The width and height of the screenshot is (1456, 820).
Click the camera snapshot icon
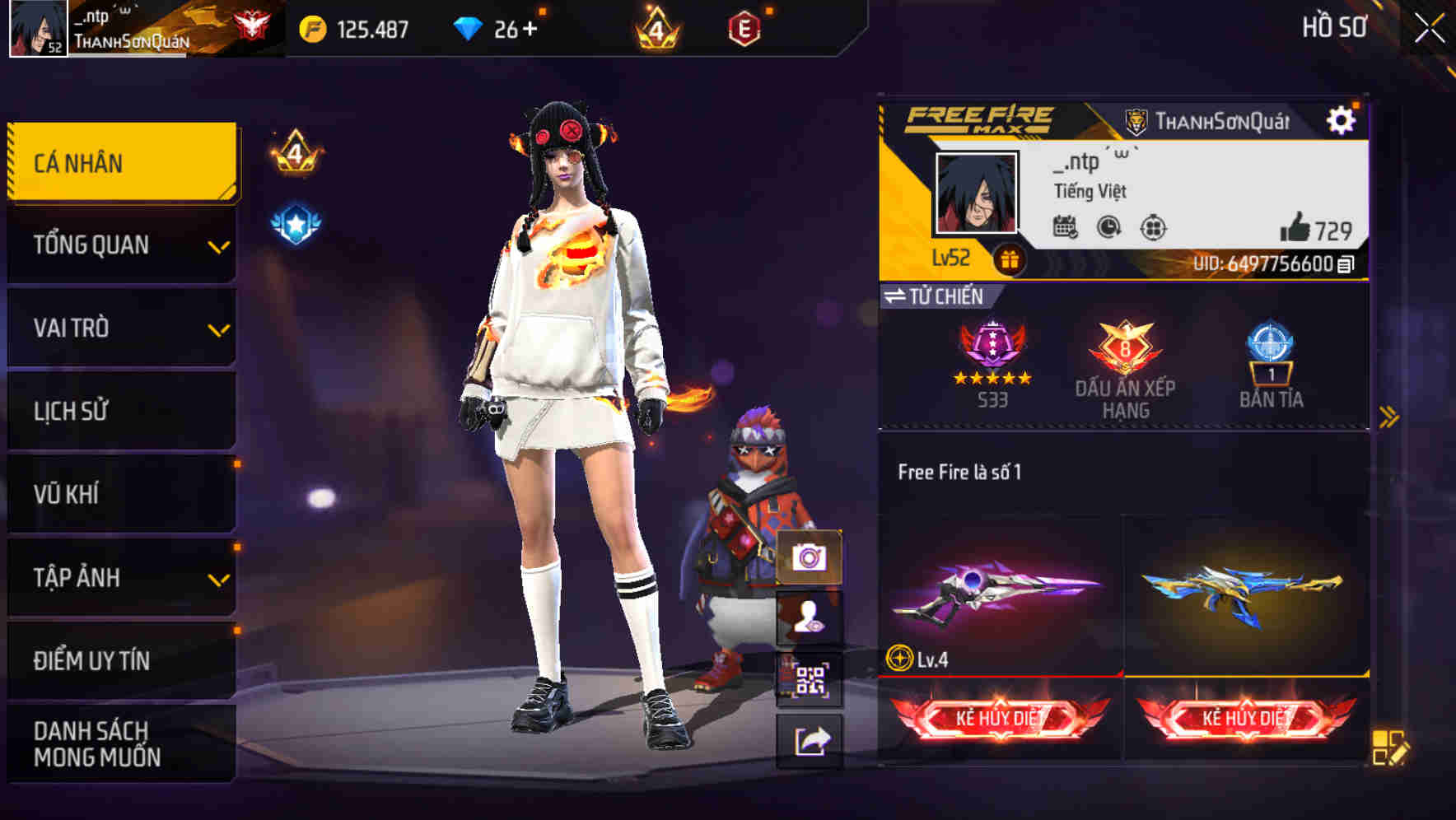pos(810,557)
